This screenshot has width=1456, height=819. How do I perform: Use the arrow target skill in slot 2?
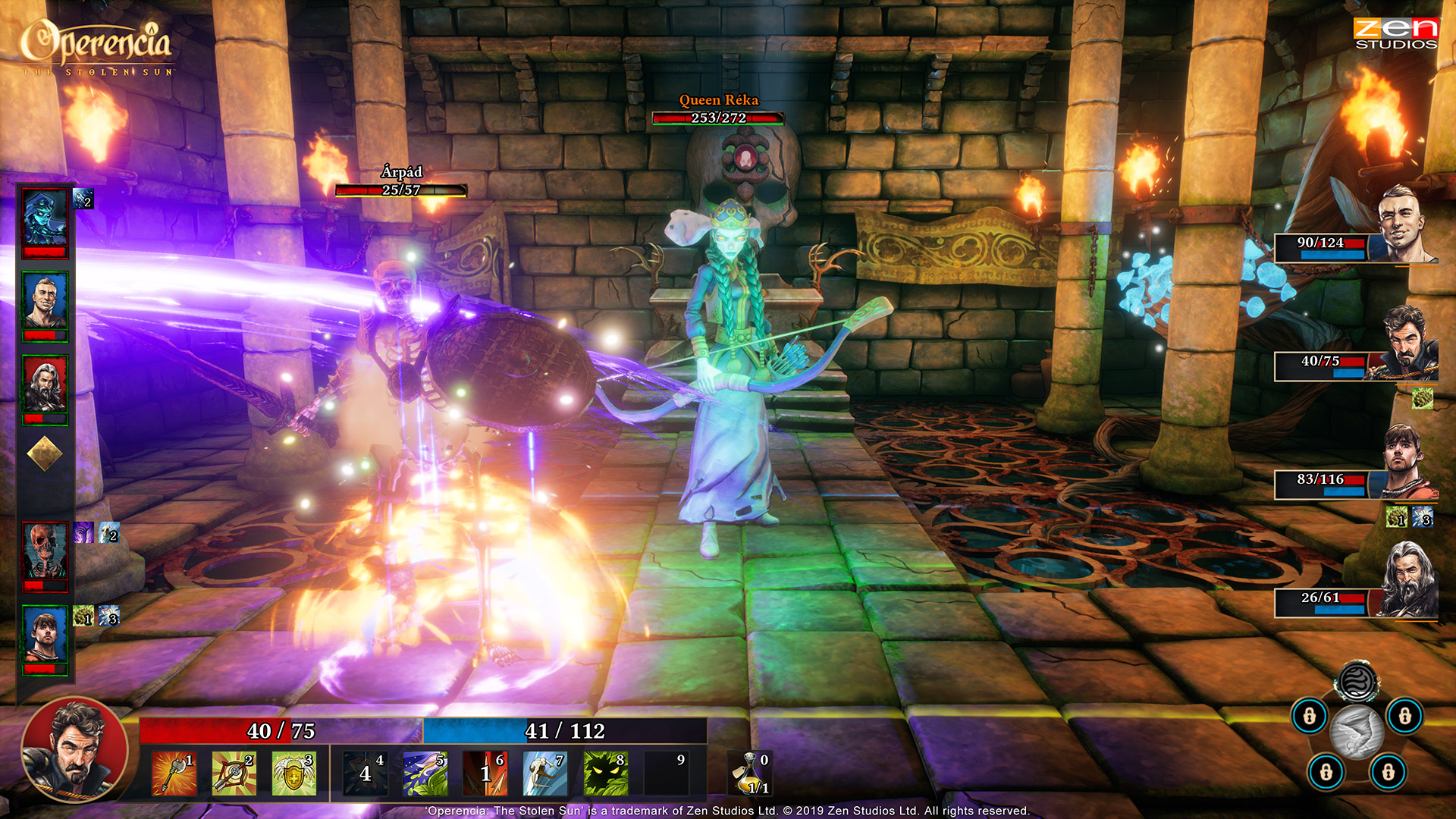(234, 773)
